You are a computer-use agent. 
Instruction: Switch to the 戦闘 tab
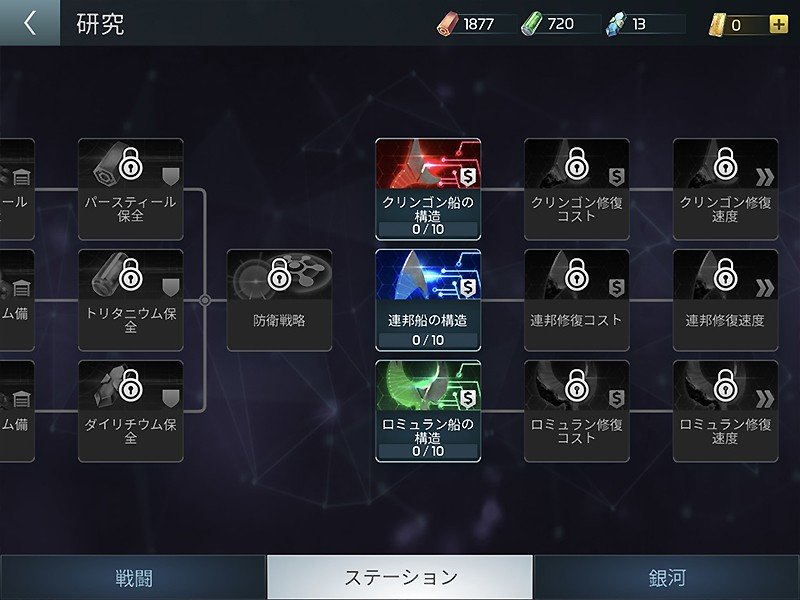(x=132, y=578)
